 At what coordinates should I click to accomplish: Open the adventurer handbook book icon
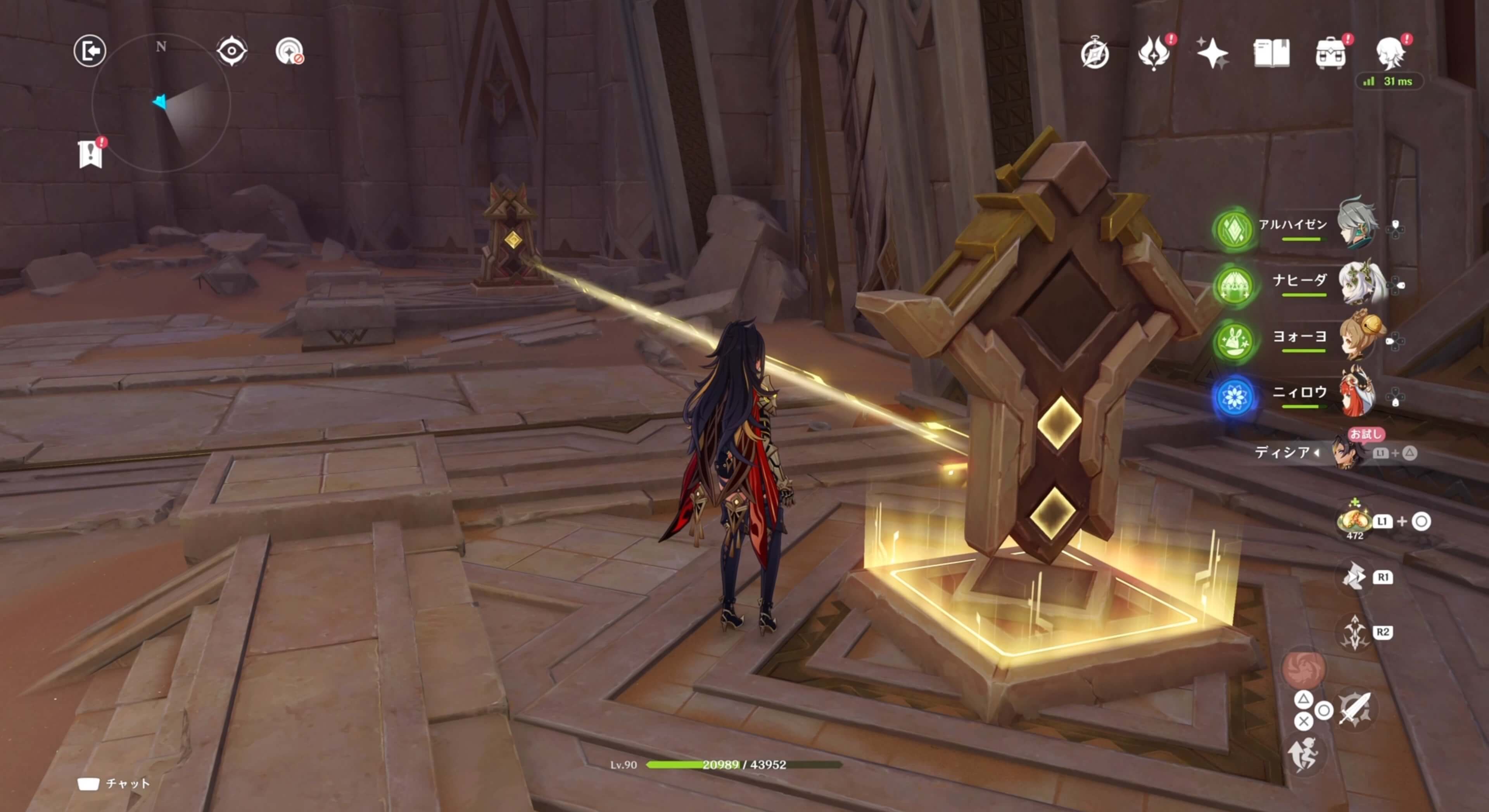coord(1271,53)
